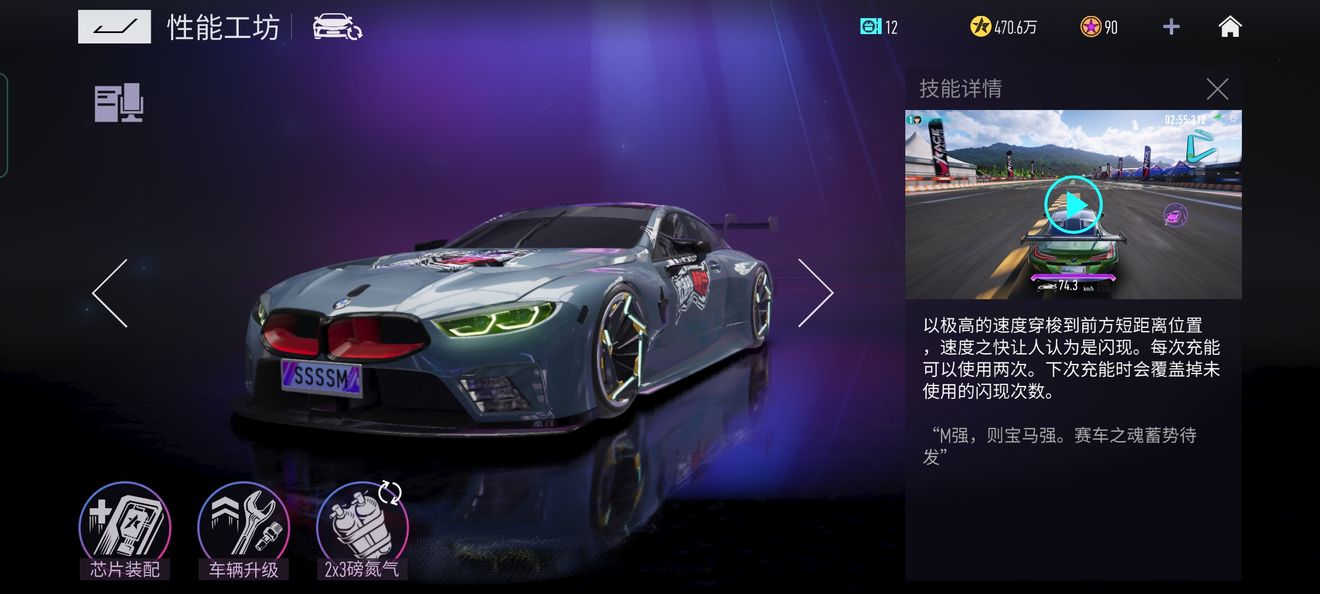This screenshot has width=1320, height=594.
Task: Open the car swap icon beside 性能工坊
Action: (337, 27)
